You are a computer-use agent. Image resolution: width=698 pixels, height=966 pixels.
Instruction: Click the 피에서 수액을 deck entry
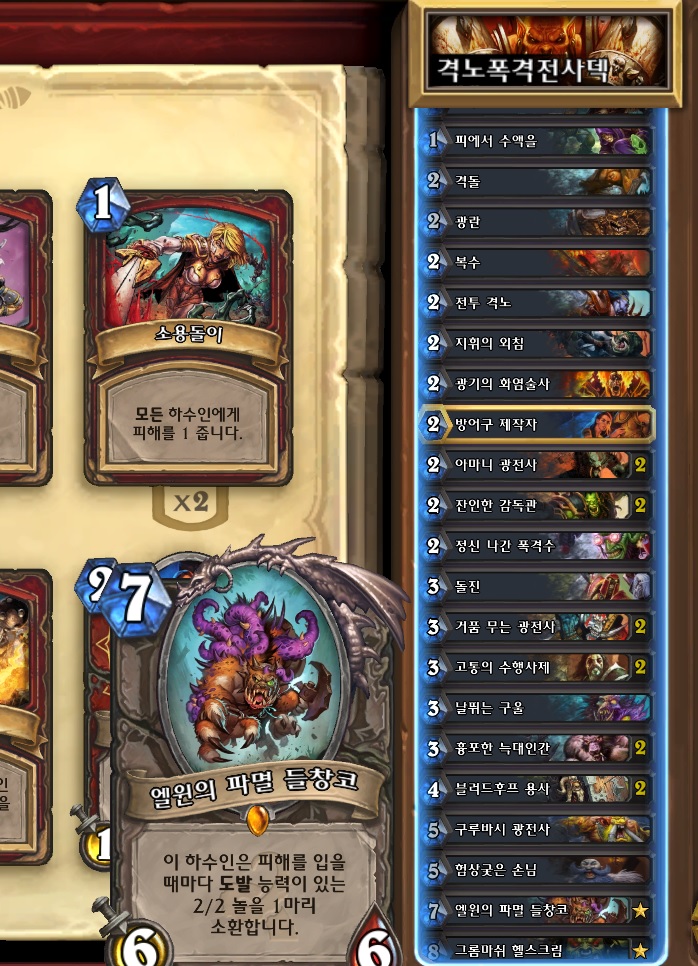(538, 141)
